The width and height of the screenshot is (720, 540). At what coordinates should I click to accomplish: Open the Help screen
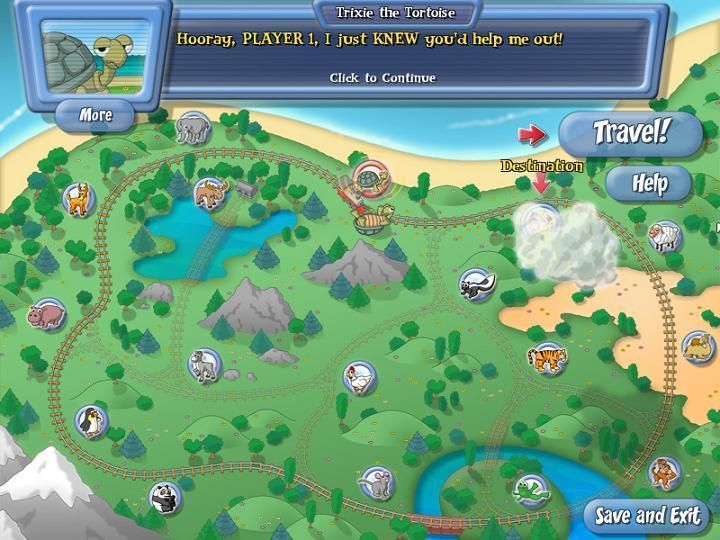click(x=649, y=183)
